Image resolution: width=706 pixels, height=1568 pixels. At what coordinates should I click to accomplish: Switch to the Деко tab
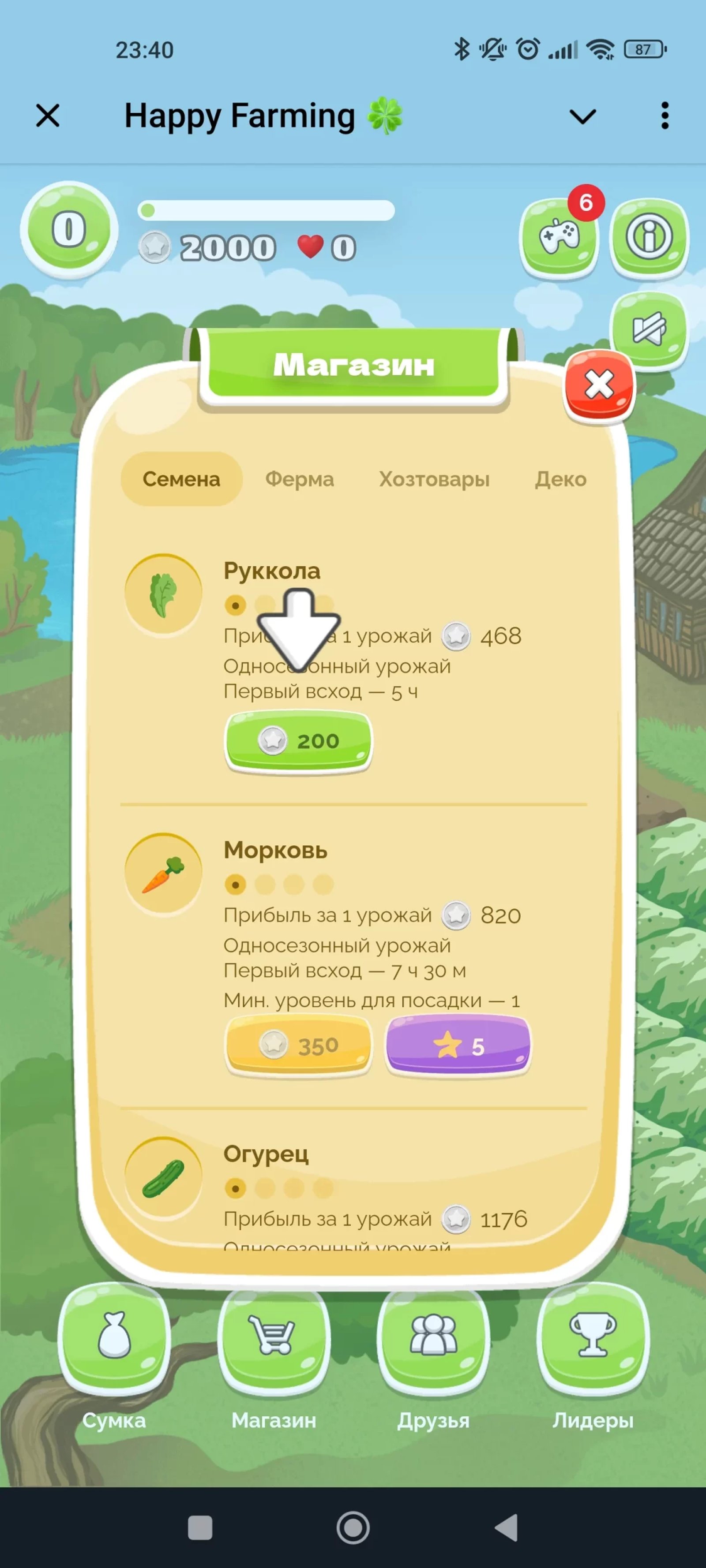click(561, 479)
